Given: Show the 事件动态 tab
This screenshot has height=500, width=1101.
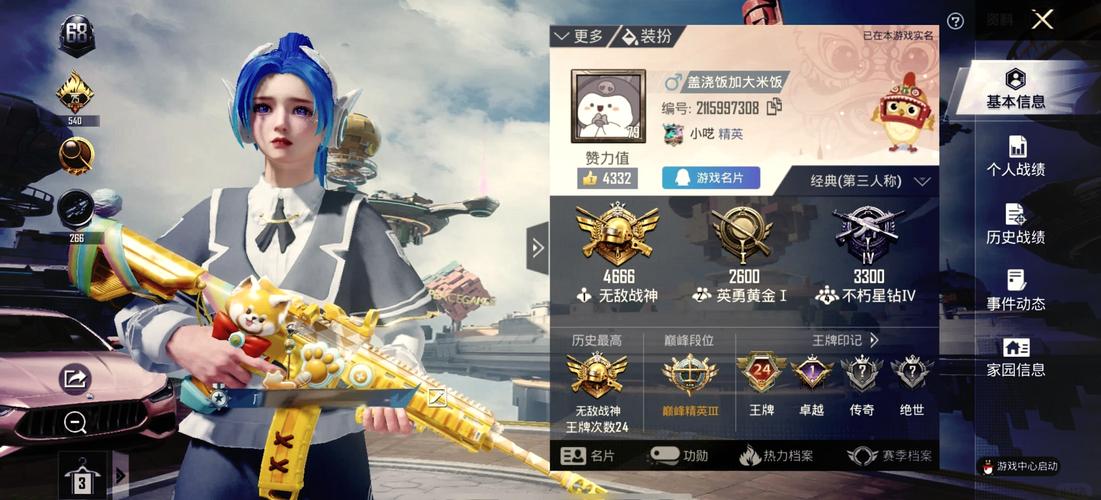Looking at the screenshot, I should [1016, 291].
